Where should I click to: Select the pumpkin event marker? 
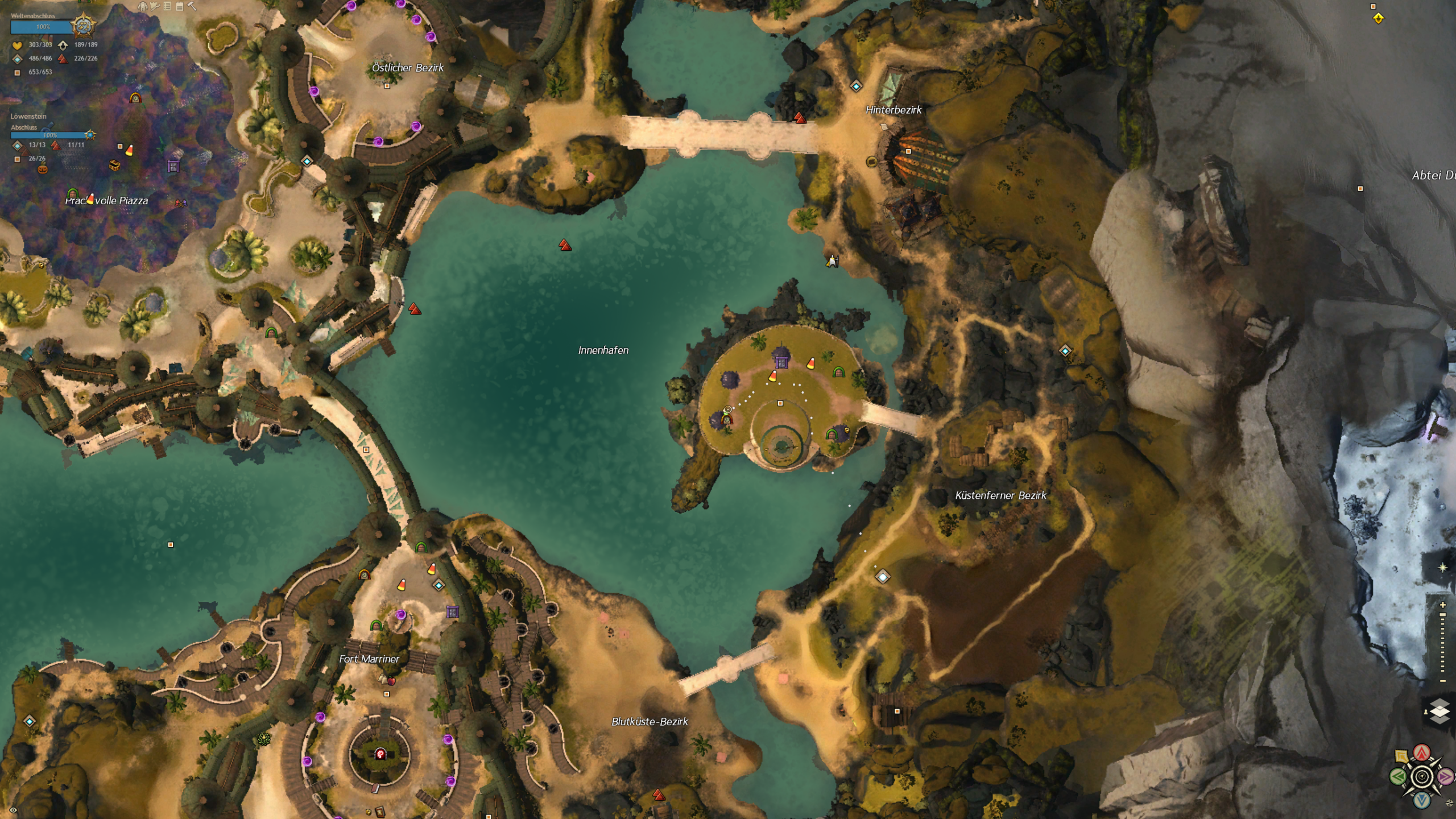tap(43, 169)
